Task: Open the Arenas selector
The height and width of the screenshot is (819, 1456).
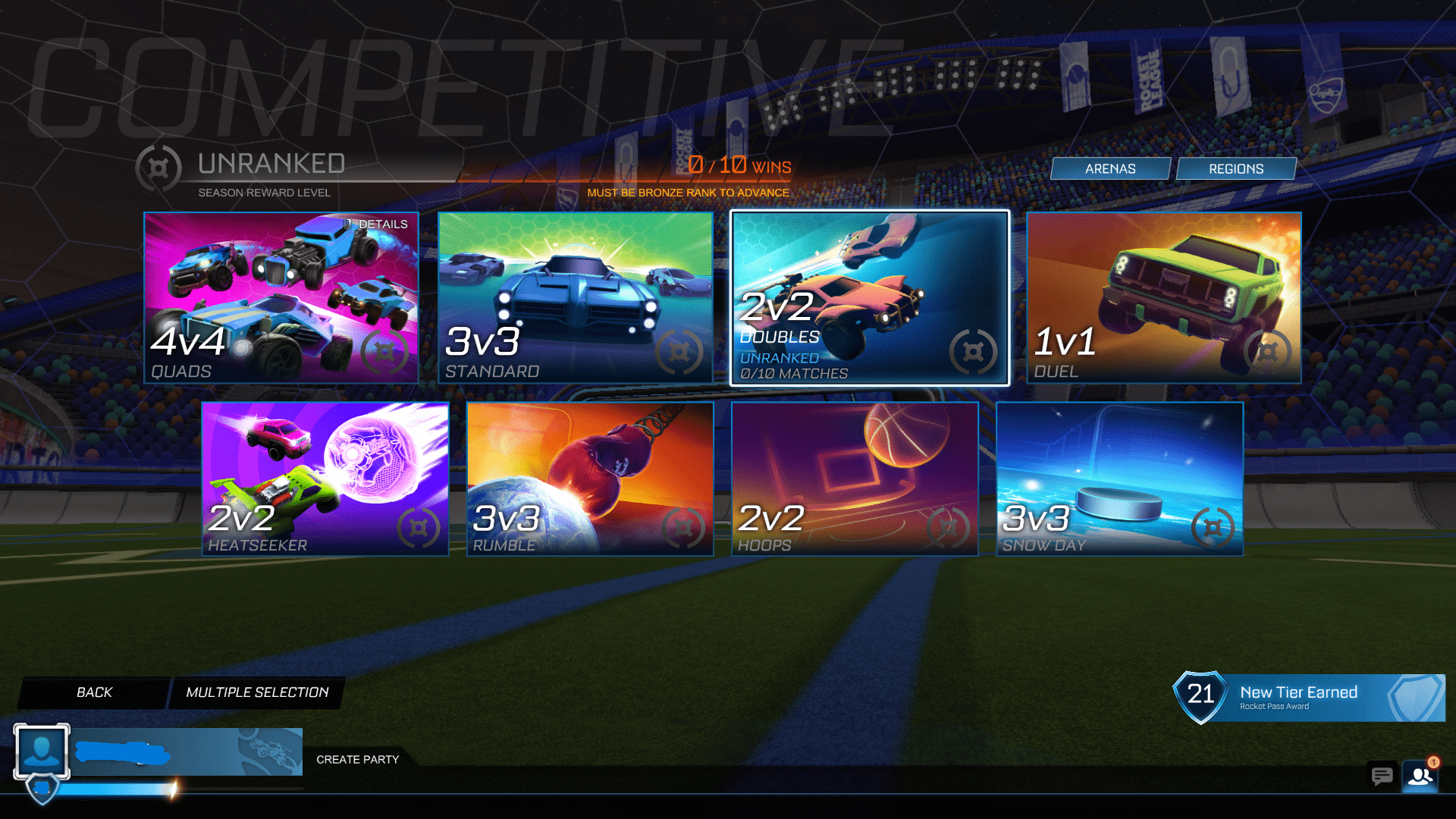Action: [1110, 168]
